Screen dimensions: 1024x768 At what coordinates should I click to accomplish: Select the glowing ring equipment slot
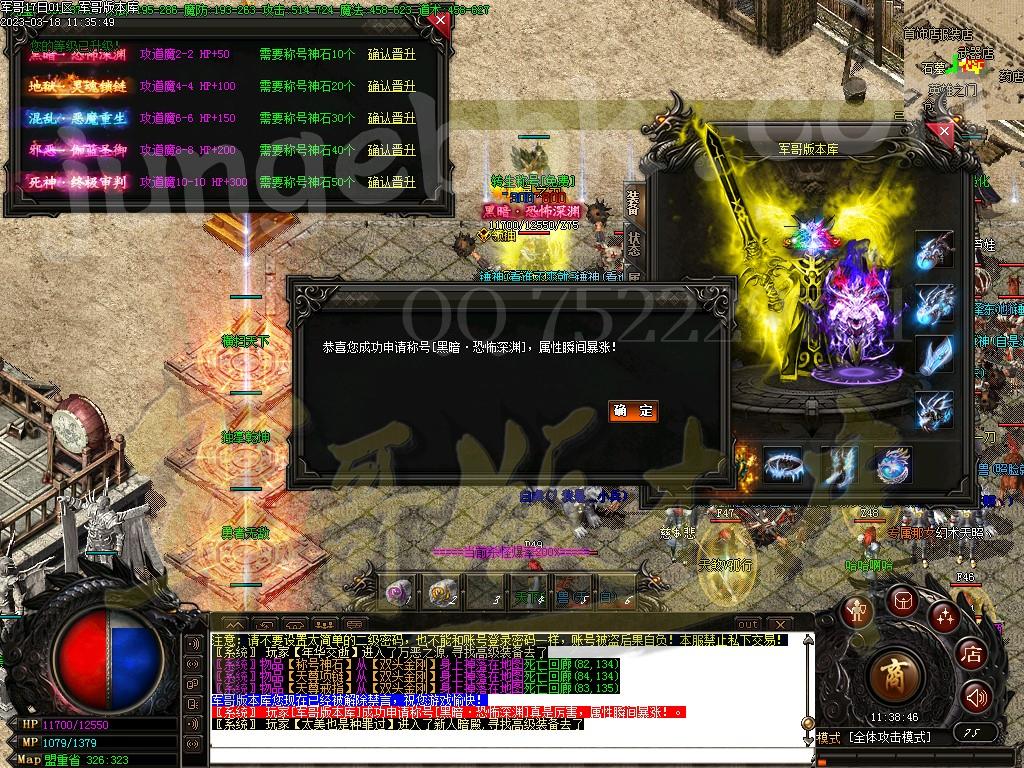click(783, 465)
